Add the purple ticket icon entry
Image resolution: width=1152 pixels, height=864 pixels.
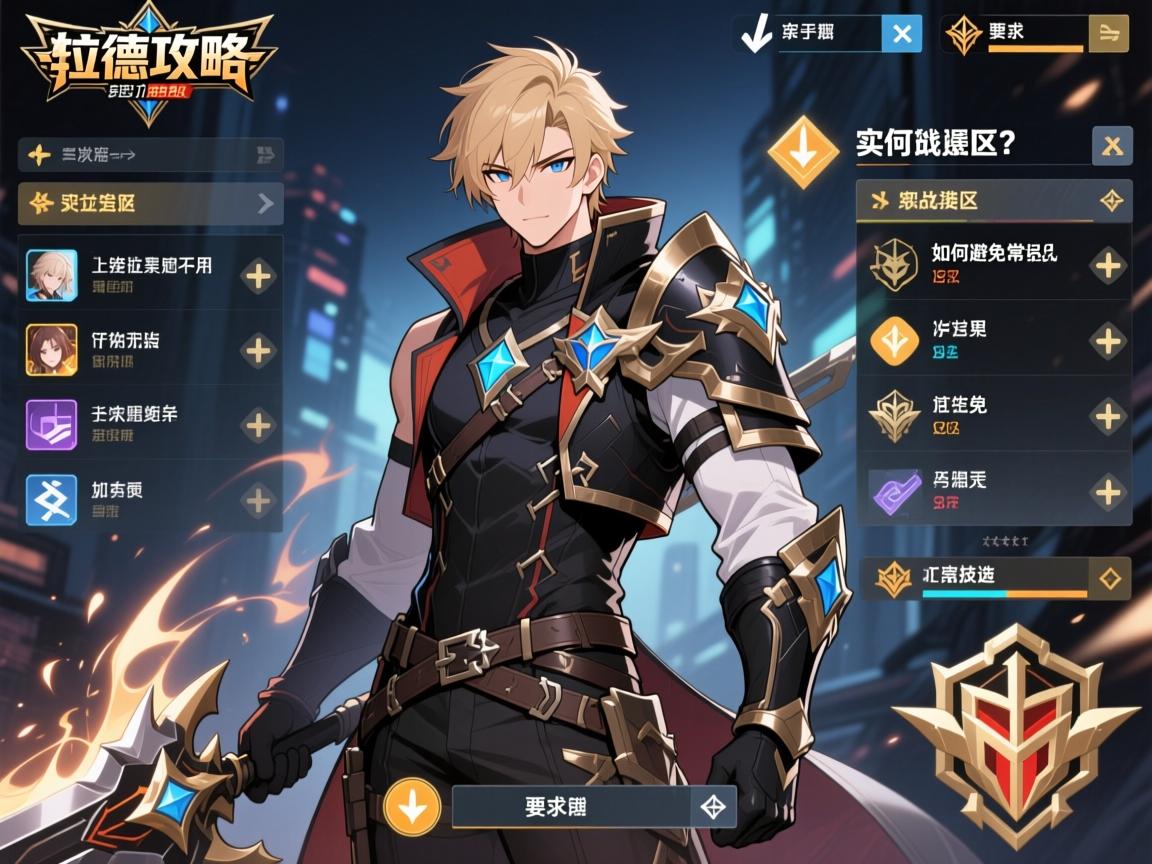[x=1108, y=491]
